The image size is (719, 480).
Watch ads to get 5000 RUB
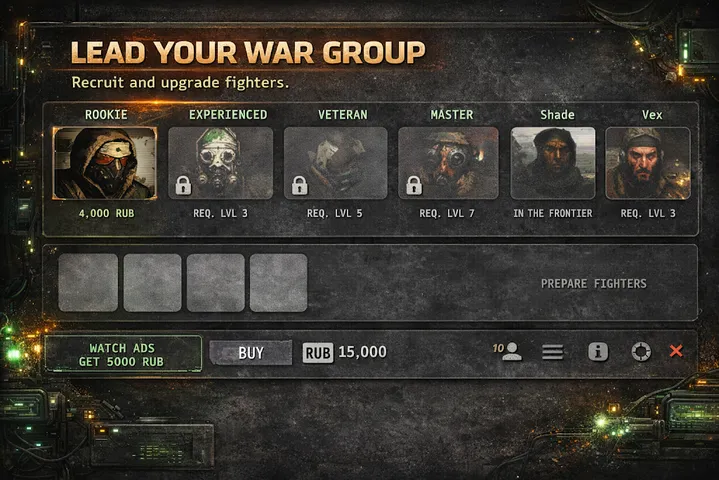(122, 353)
